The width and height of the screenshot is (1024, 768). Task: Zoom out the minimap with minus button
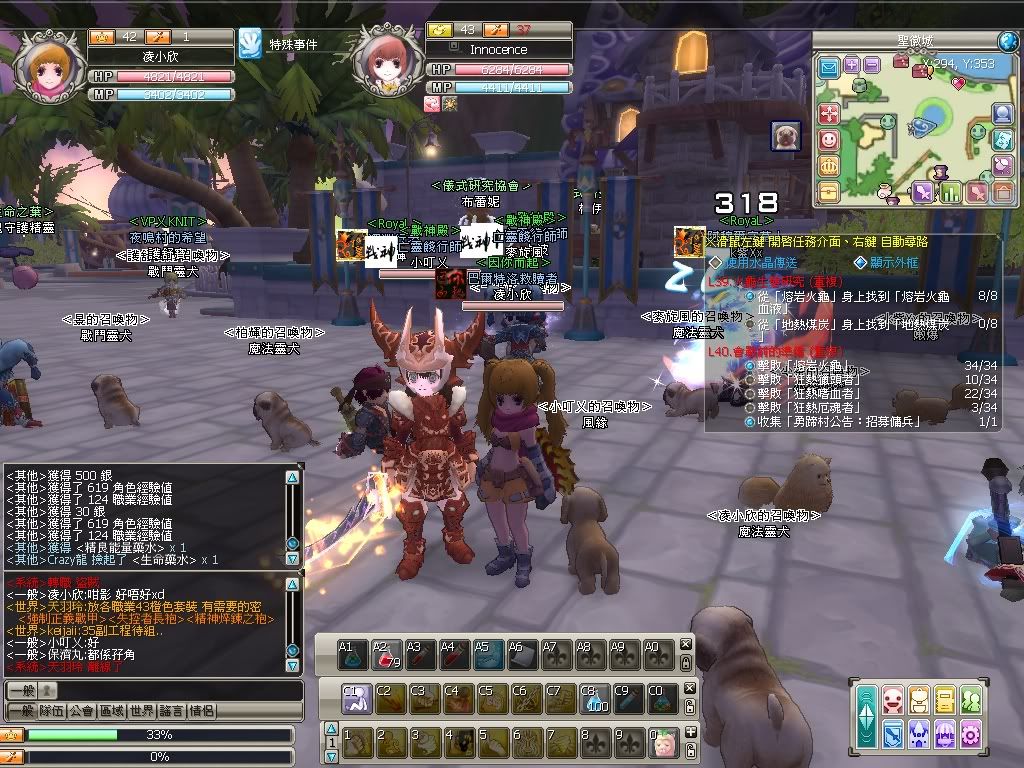tap(872, 64)
